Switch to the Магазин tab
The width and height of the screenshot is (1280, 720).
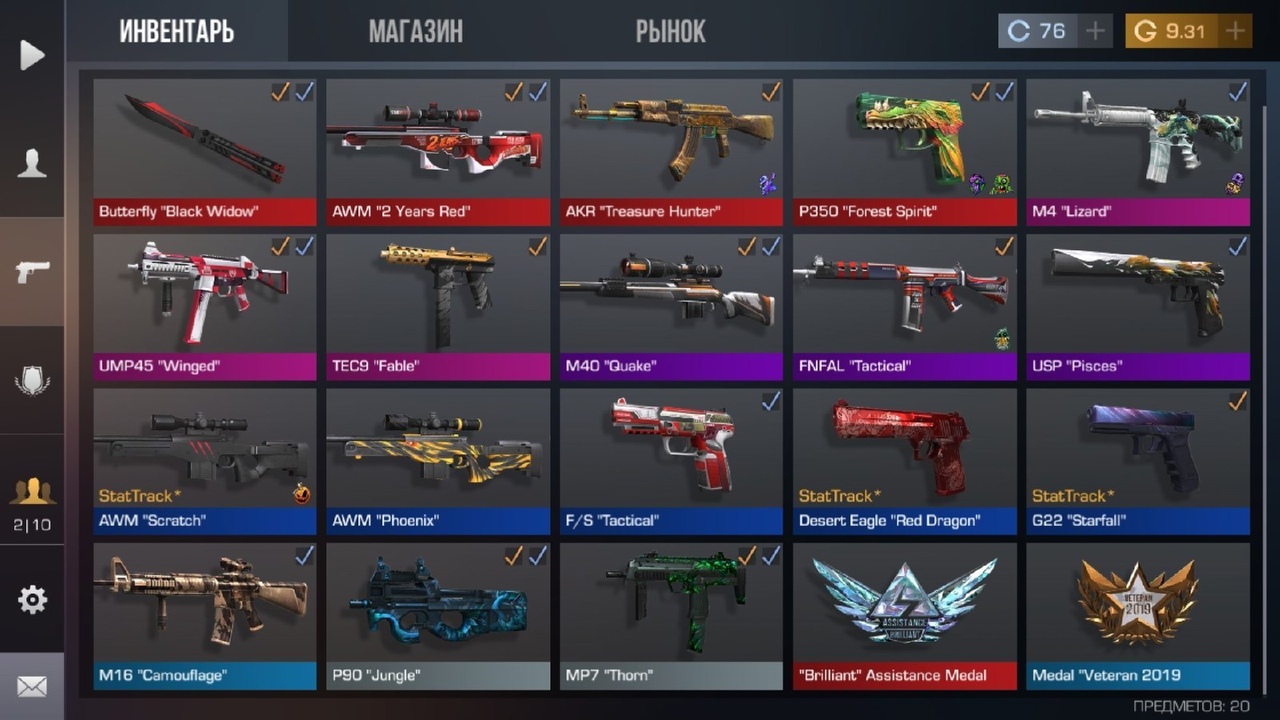(415, 31)
